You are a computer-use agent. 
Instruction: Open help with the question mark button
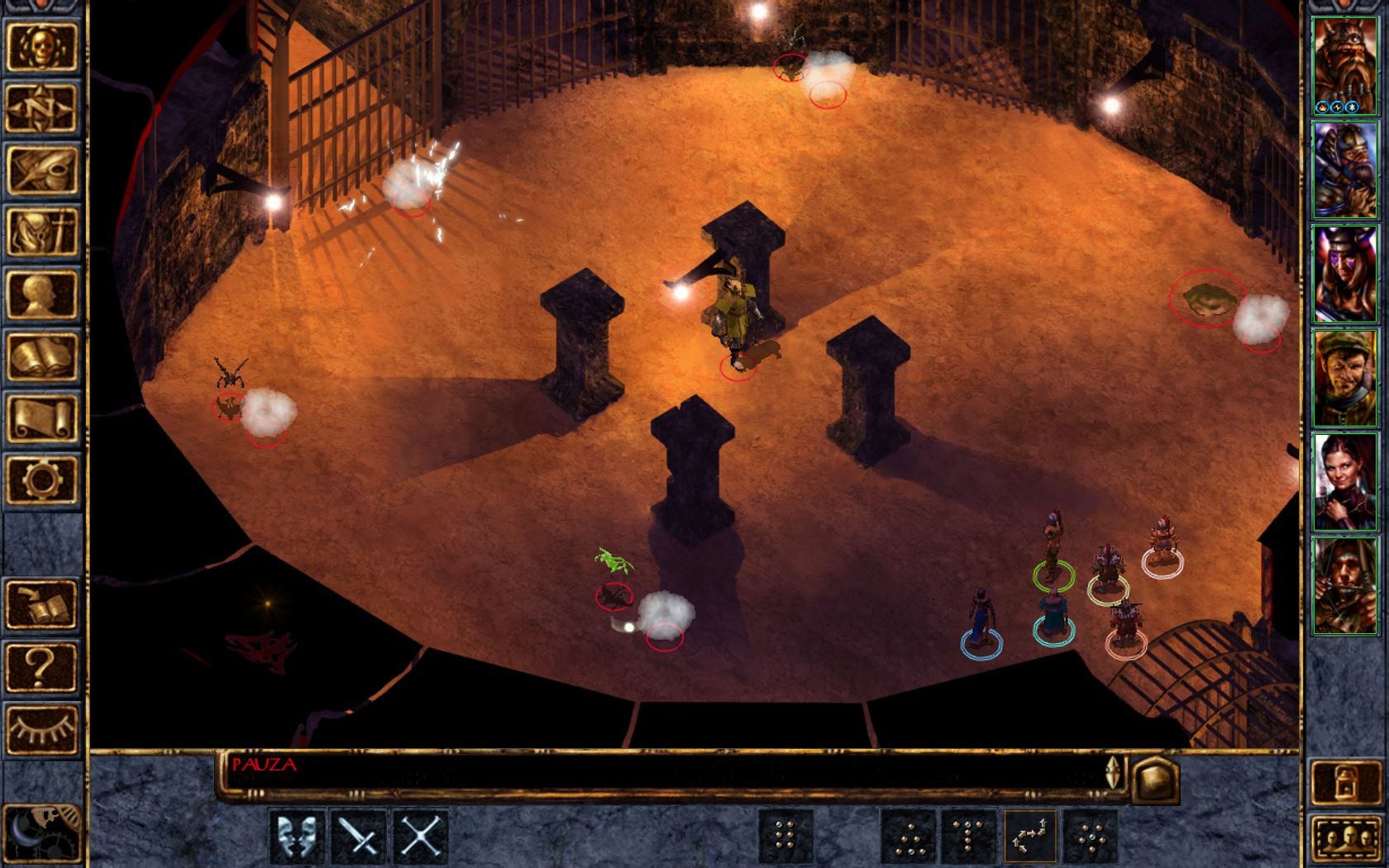coord(41,666)
